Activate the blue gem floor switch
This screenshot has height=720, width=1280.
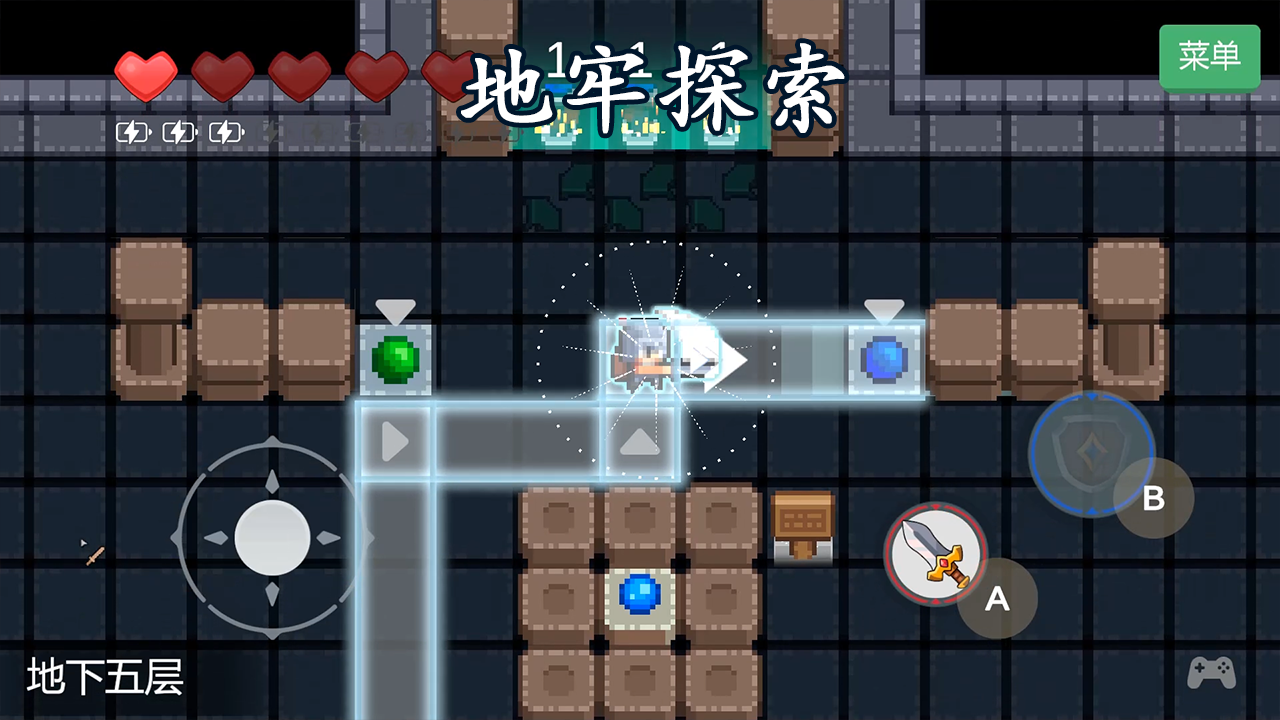(637, 598)
